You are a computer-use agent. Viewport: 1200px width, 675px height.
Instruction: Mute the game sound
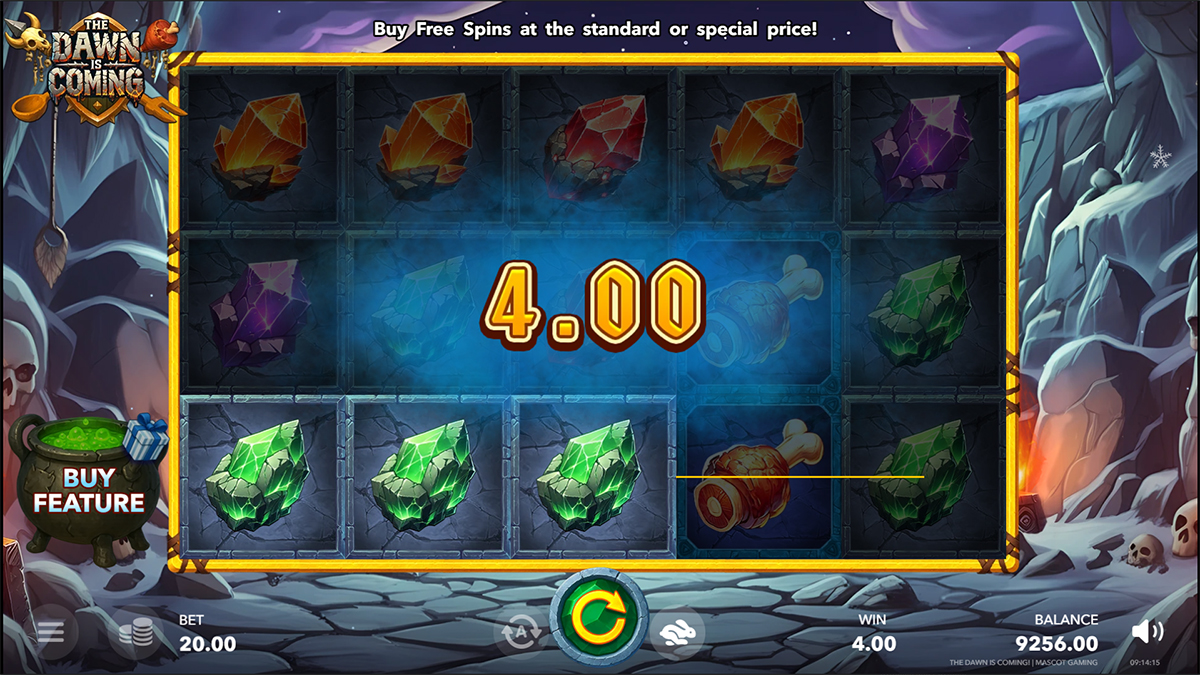click(1147, 631)
